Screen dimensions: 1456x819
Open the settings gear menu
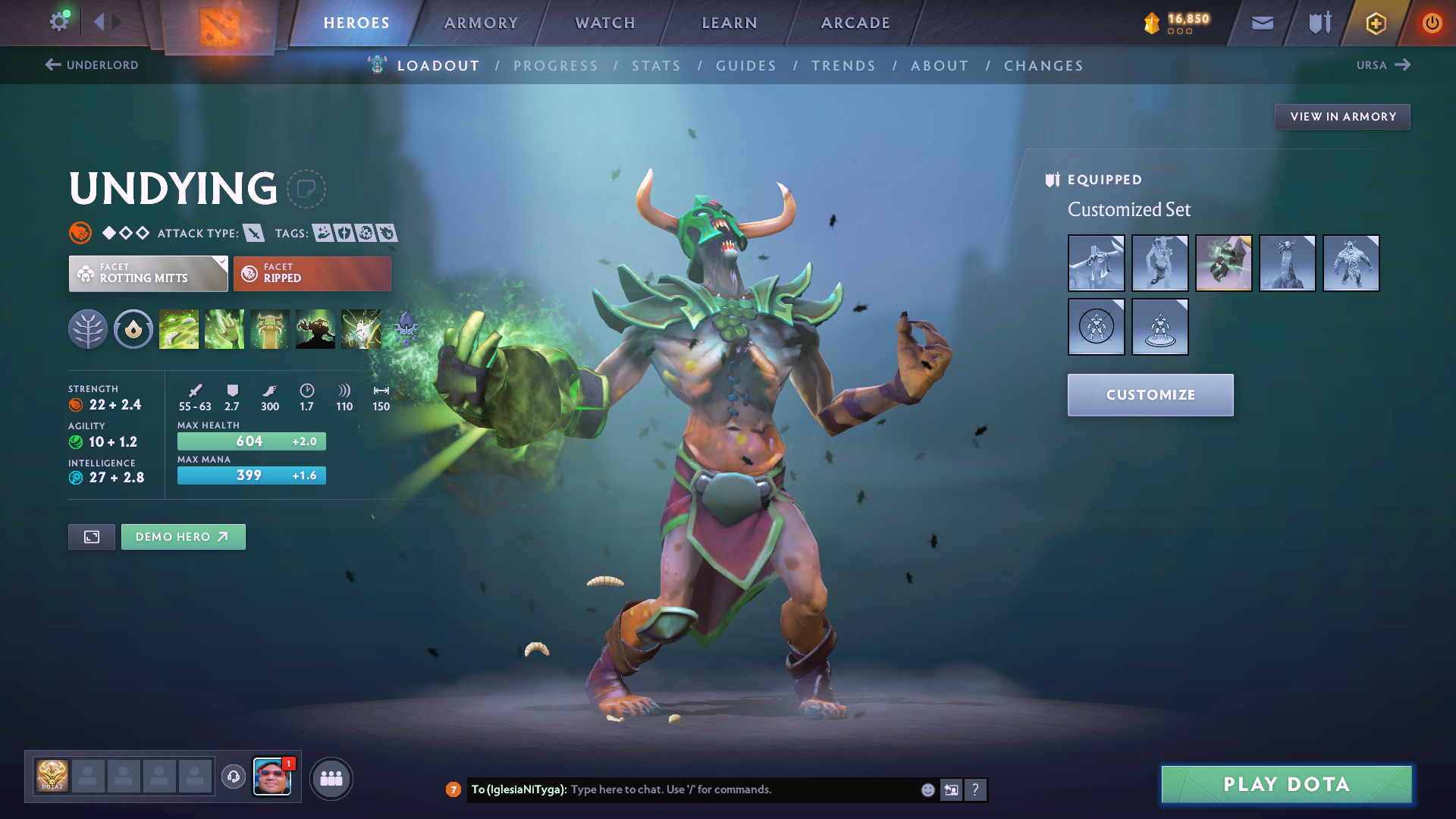click(x=58, y=21)
